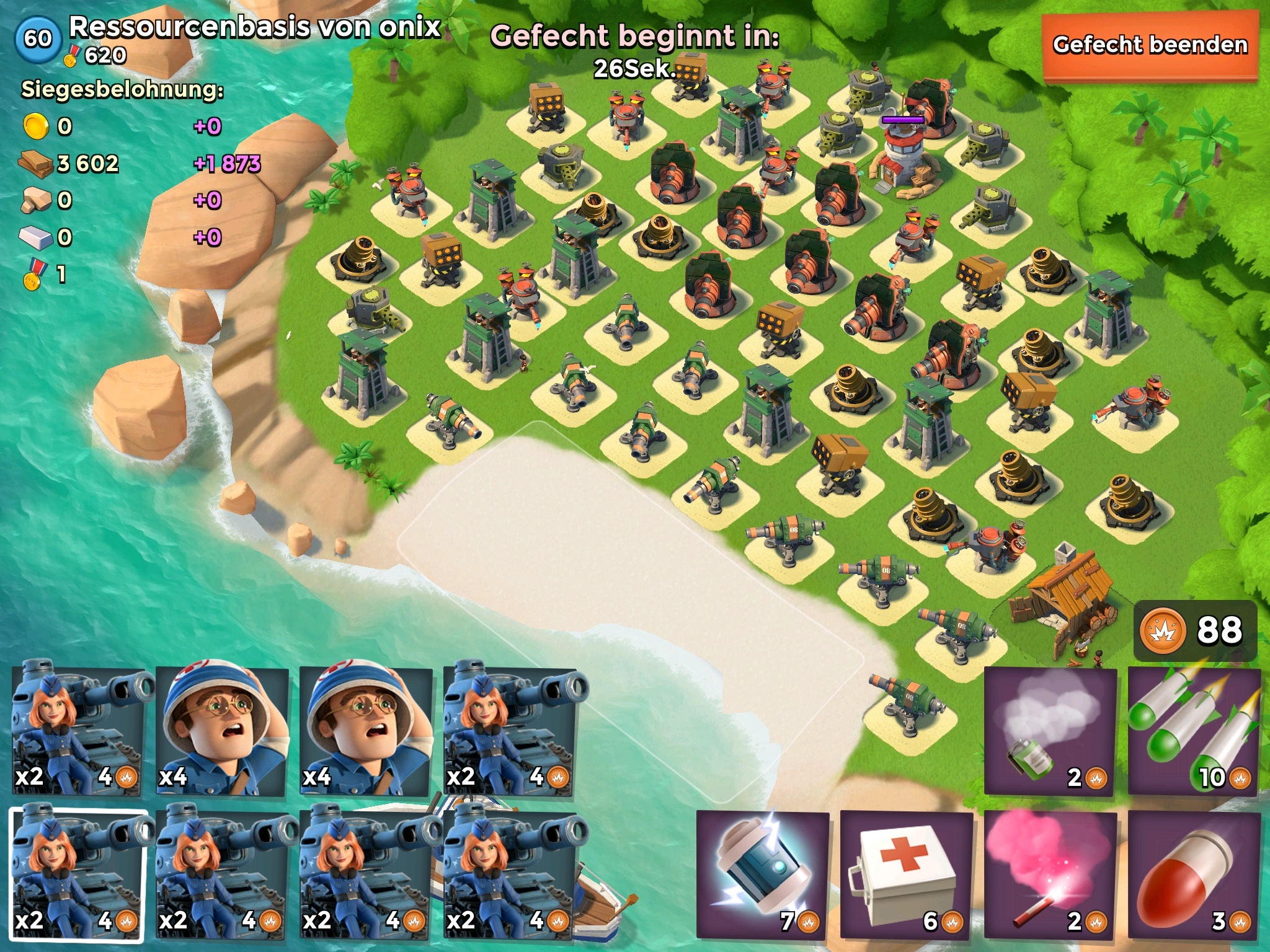Activate the Barrage triple-missile ability
This screenshot has height=952, width=1270.
click(1194, 730)
